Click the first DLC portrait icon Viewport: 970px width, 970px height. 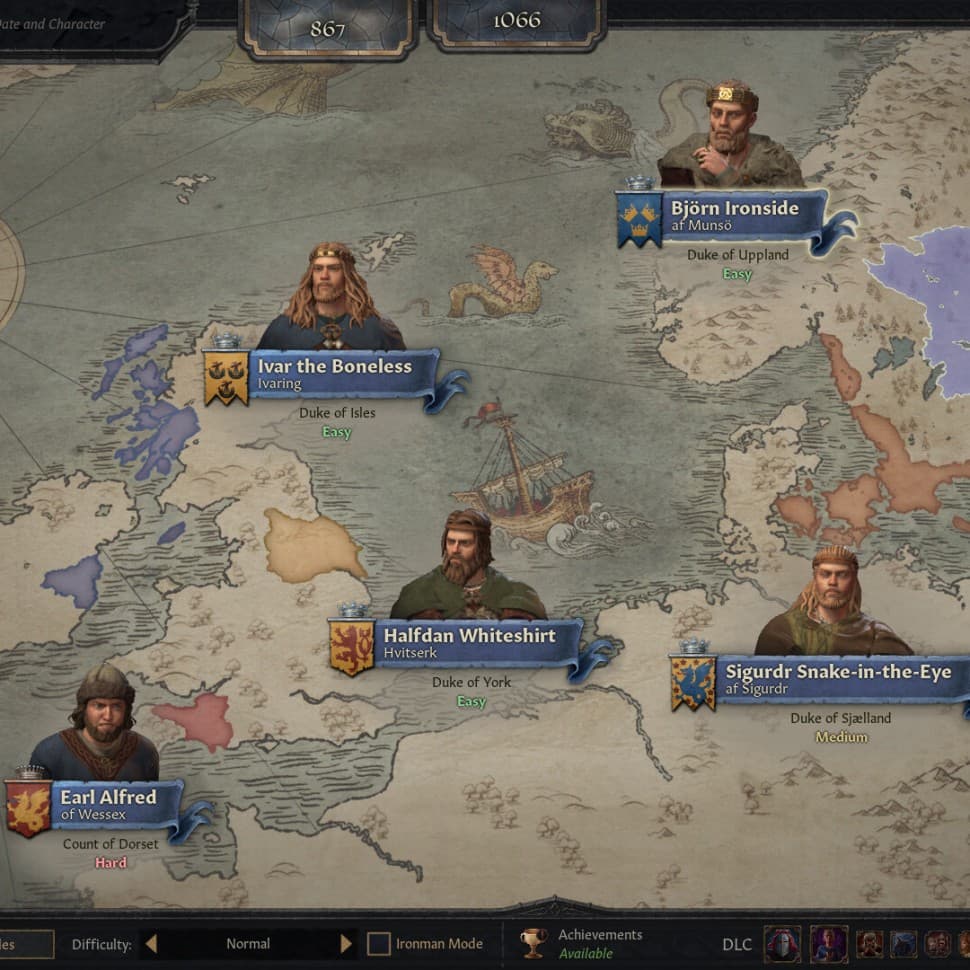781,943
